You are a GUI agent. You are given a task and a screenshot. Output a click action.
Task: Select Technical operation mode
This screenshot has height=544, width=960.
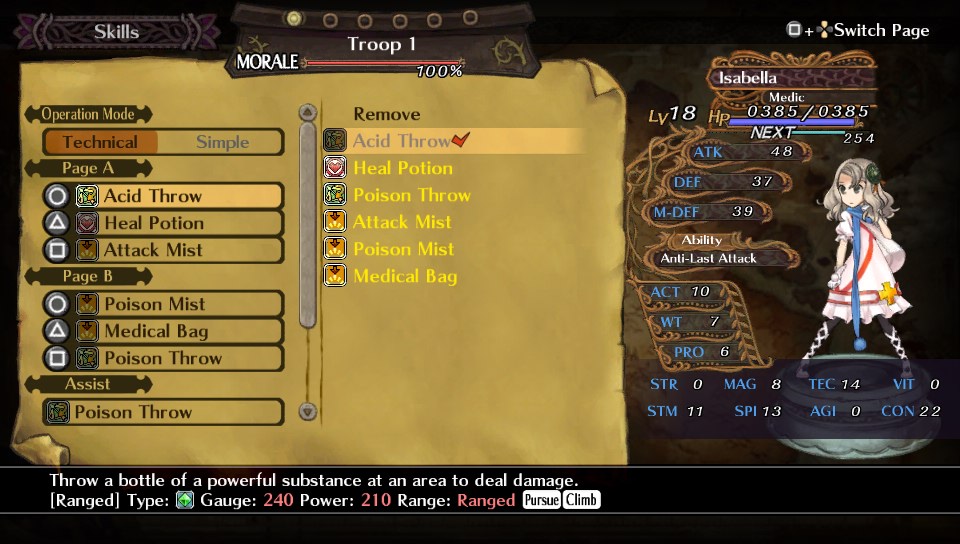(100, 142)
